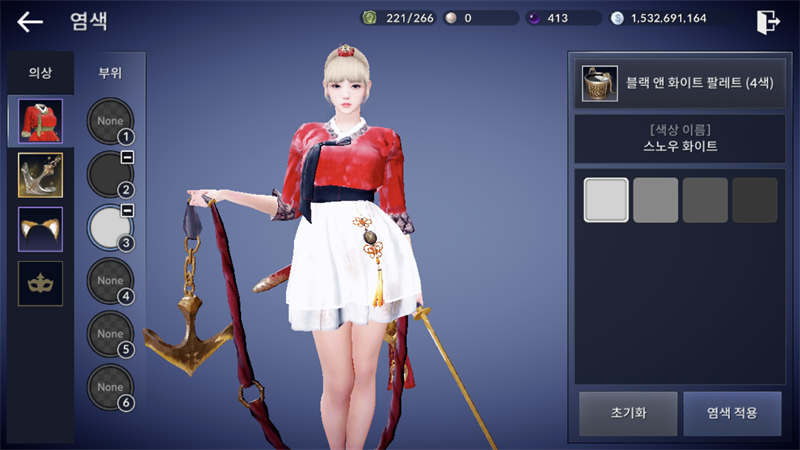The width and height of the screenshot is (800, 450).
Task: Apply the dye with 염색 적용
Action: 732,413
